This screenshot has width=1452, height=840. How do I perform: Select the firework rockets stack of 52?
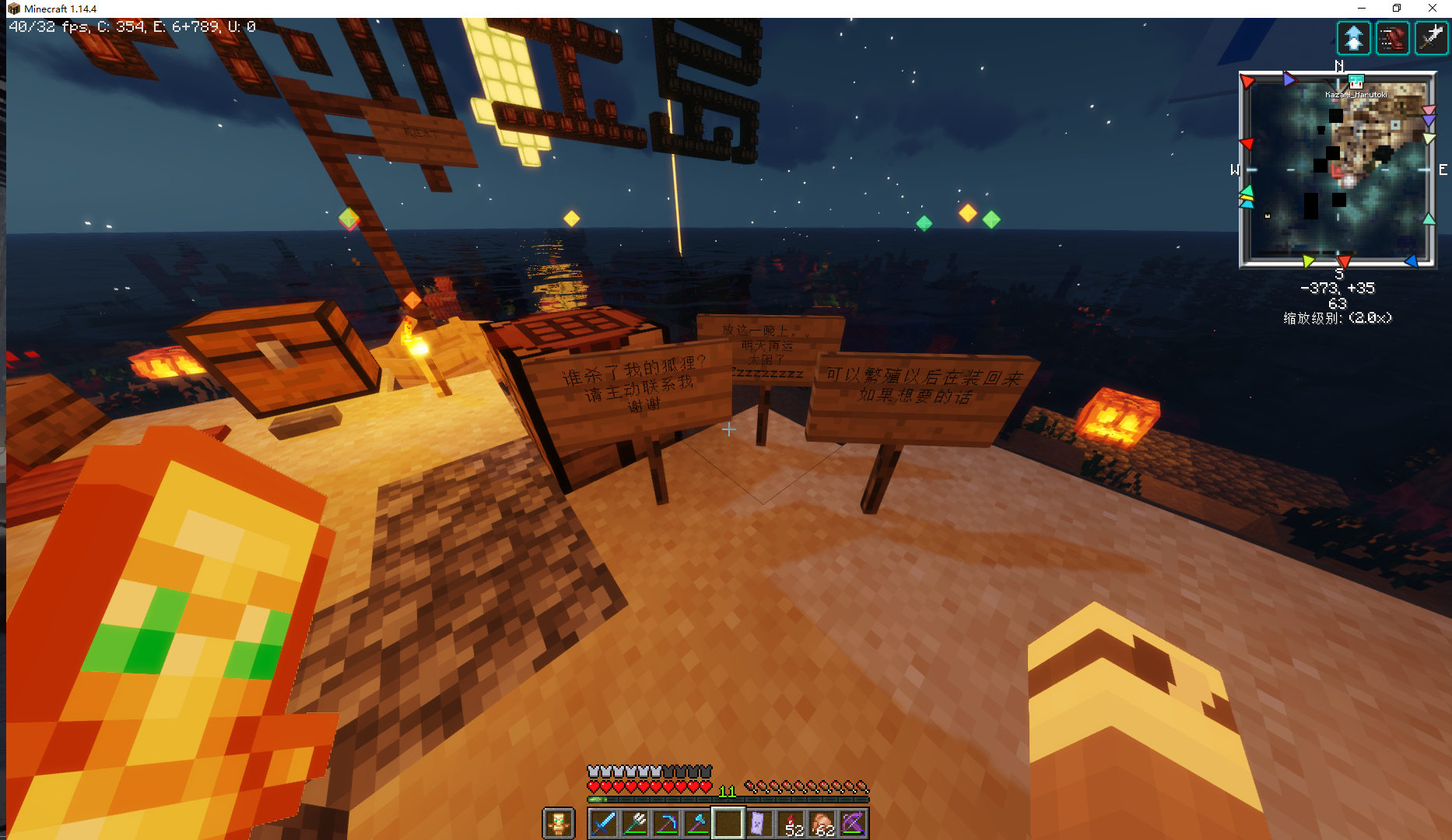[791, 824]
